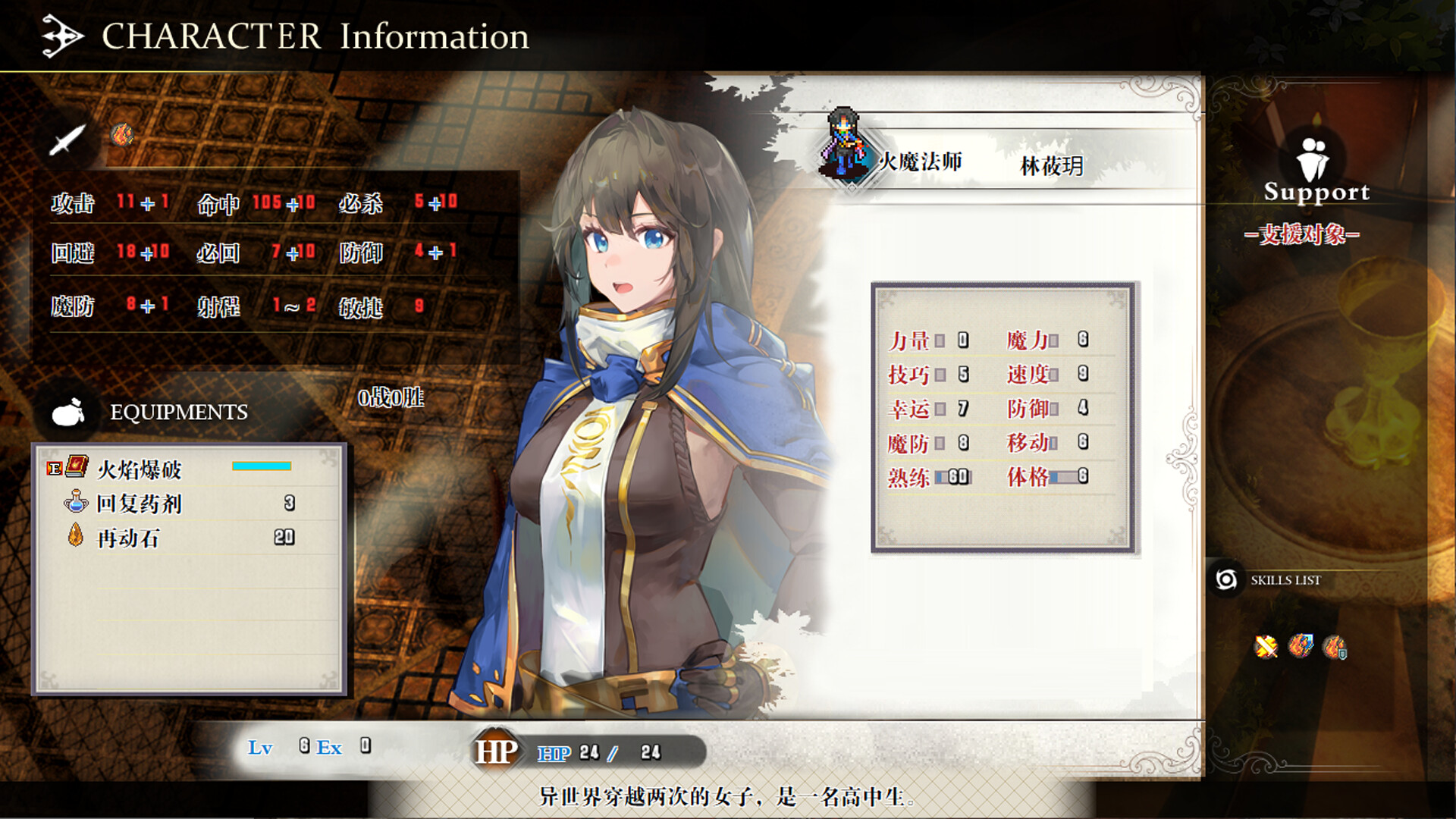Click the sword icon above the attack stats

coord(67,141)
